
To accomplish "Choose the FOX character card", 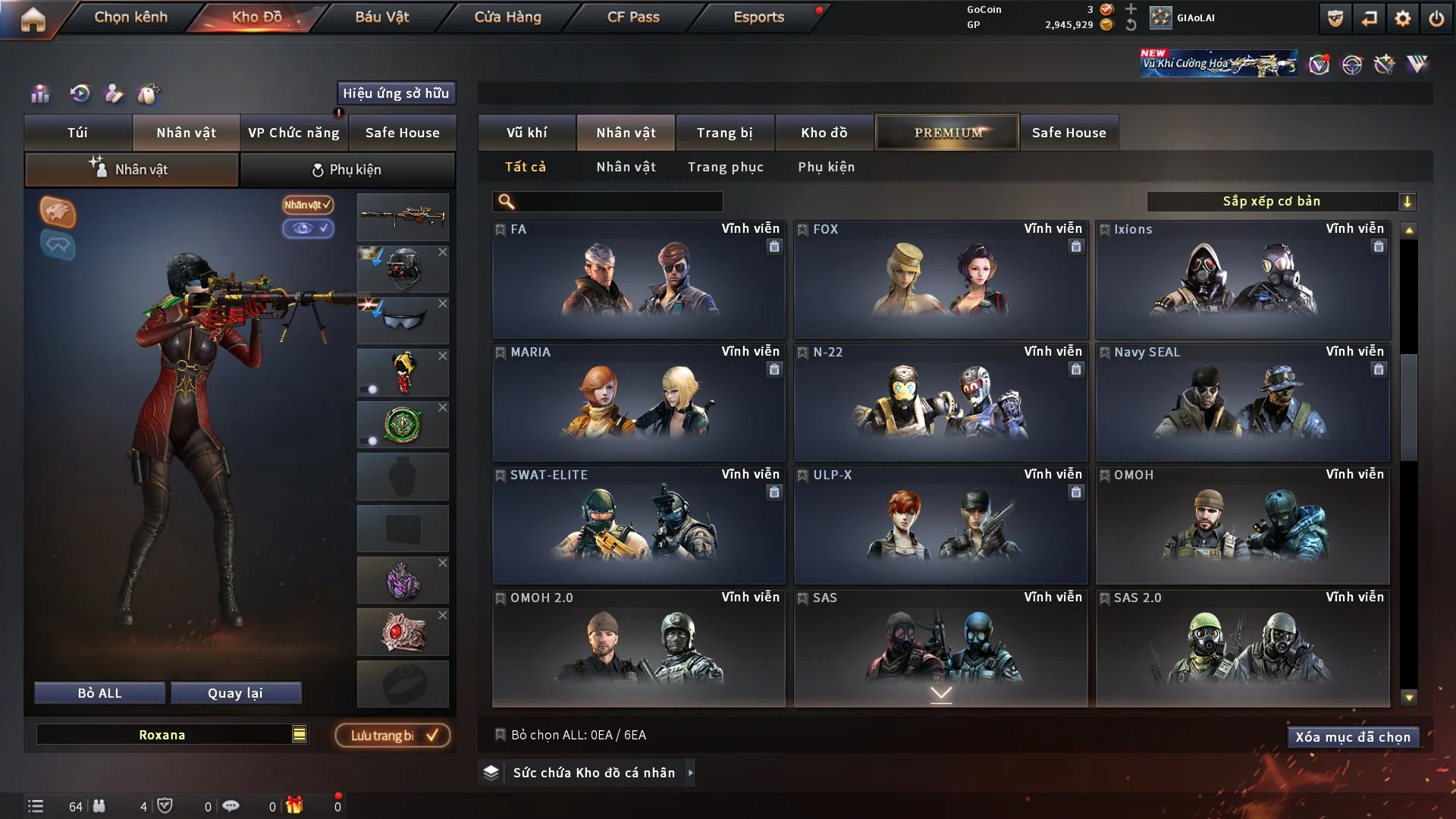I will [940, 279].
